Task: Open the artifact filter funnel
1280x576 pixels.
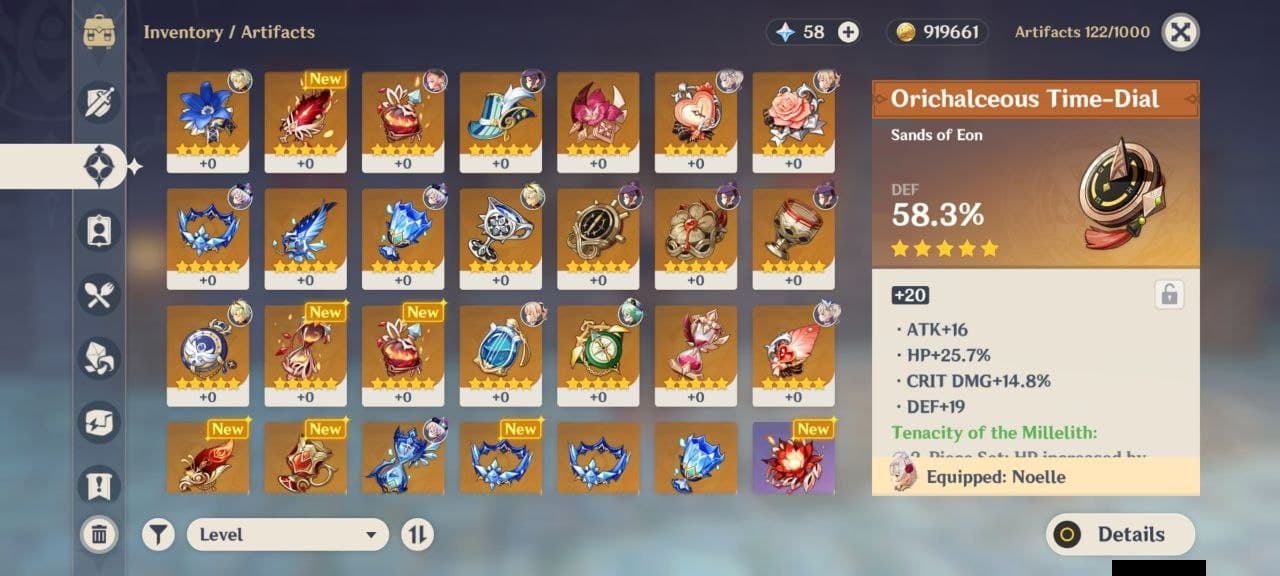Action: pos(157,535)
